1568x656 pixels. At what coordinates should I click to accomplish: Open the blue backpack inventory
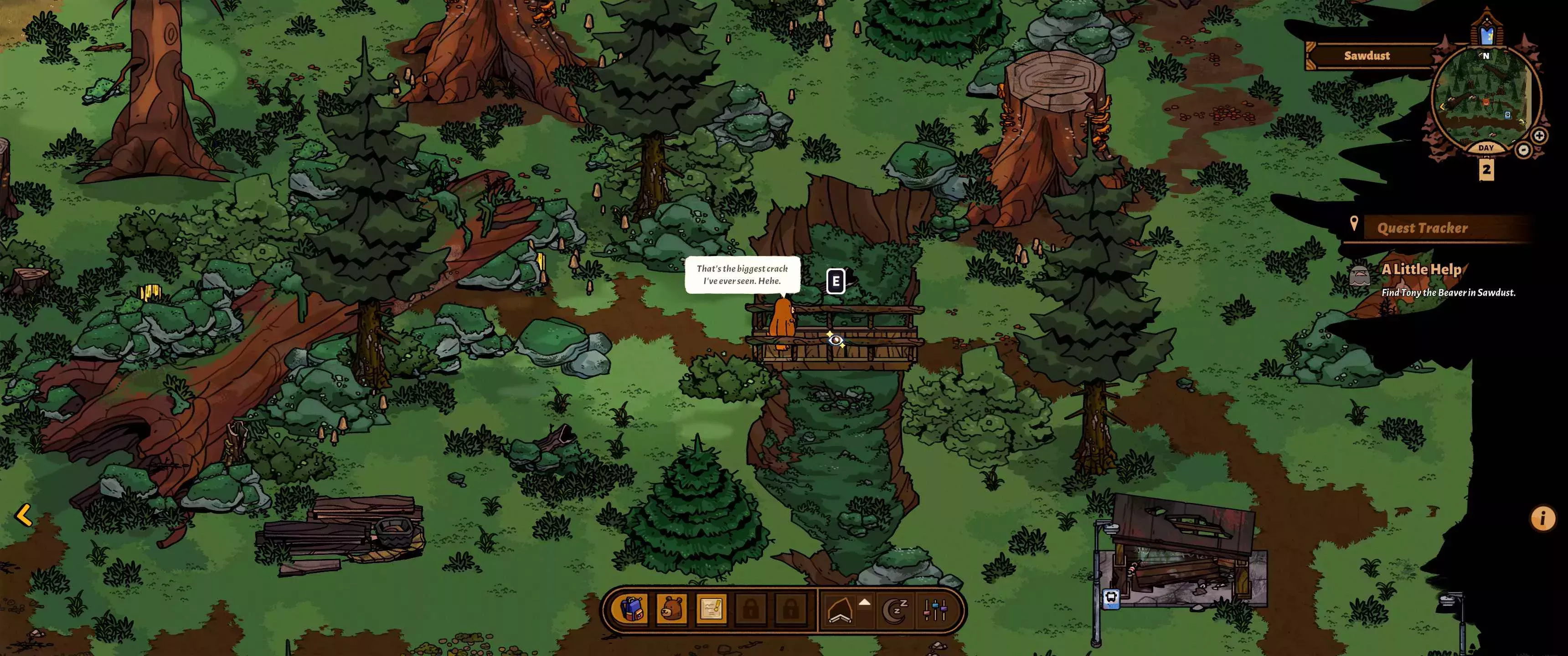pos(632,609)
